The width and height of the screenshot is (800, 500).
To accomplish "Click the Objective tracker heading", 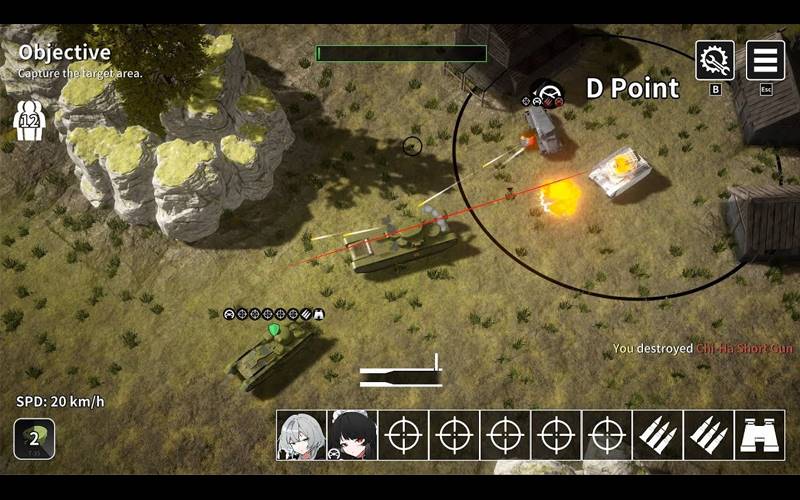I will click(64, 52).
